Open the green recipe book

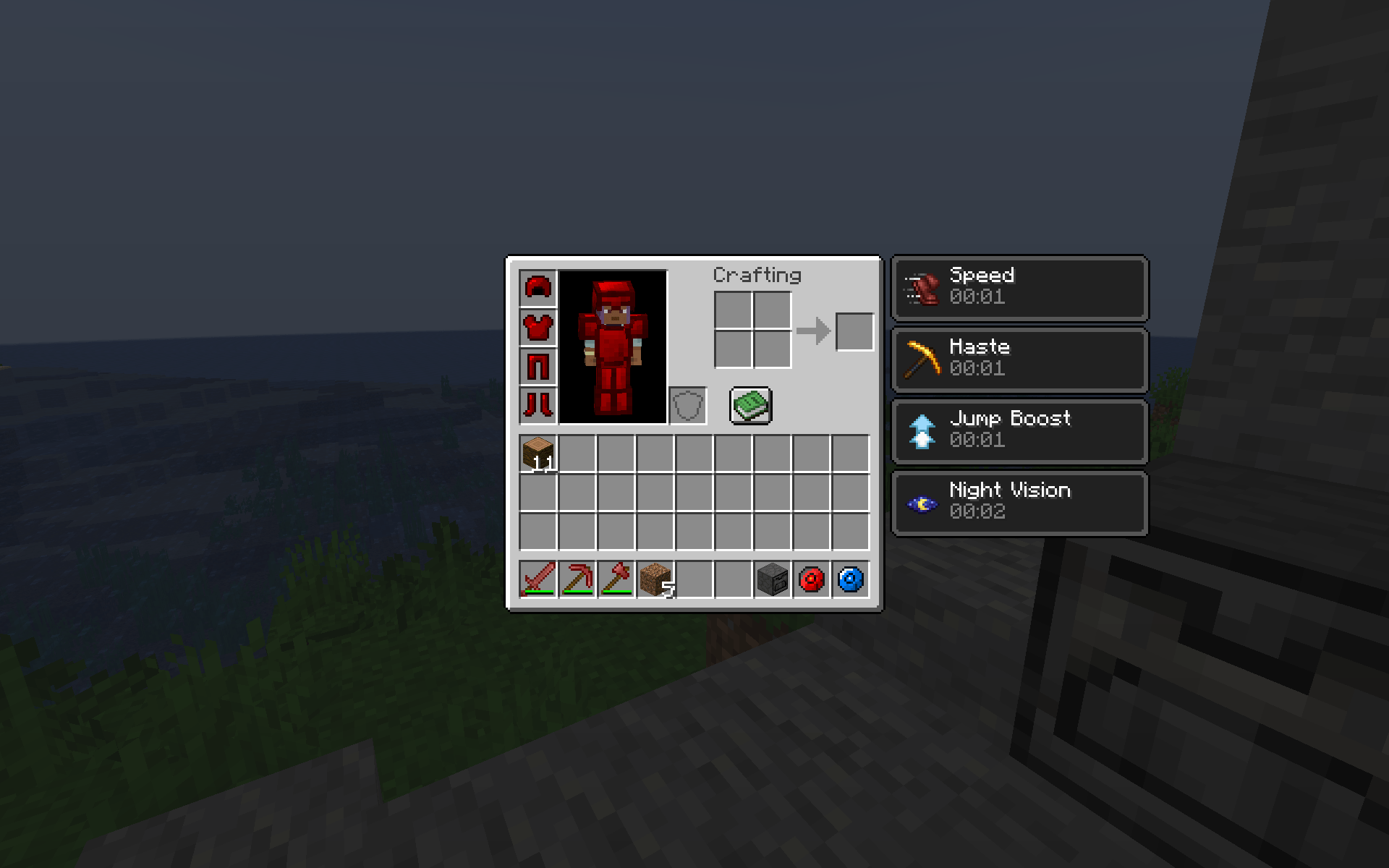click(x=751, y=405)
